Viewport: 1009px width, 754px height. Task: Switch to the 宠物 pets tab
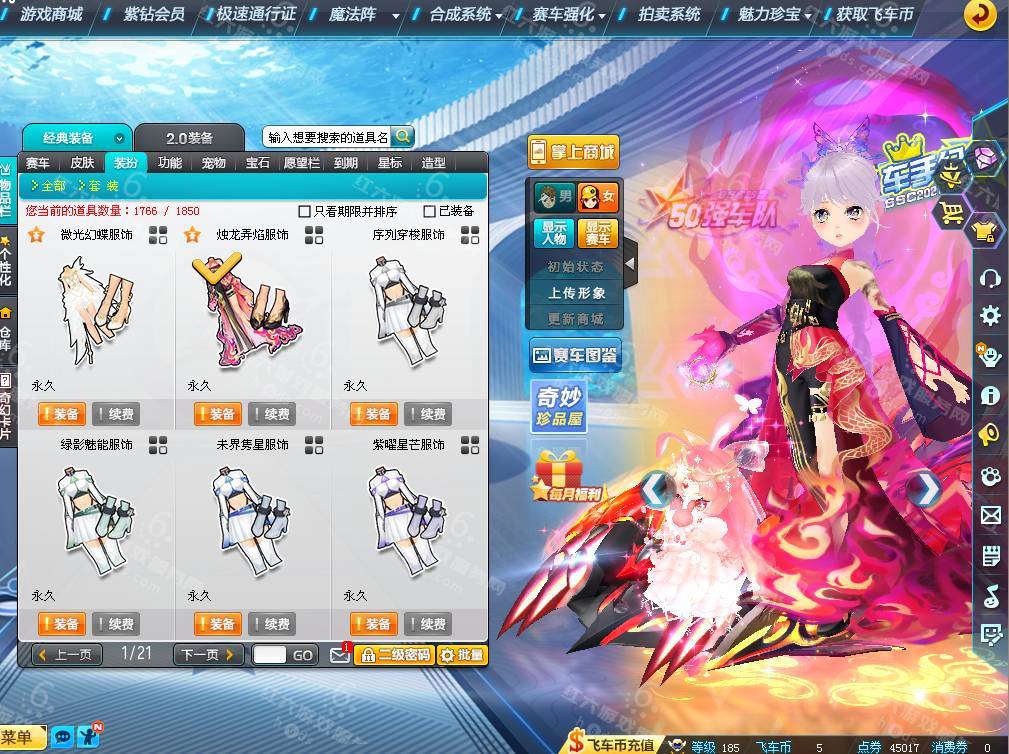[x=213, y=163]
